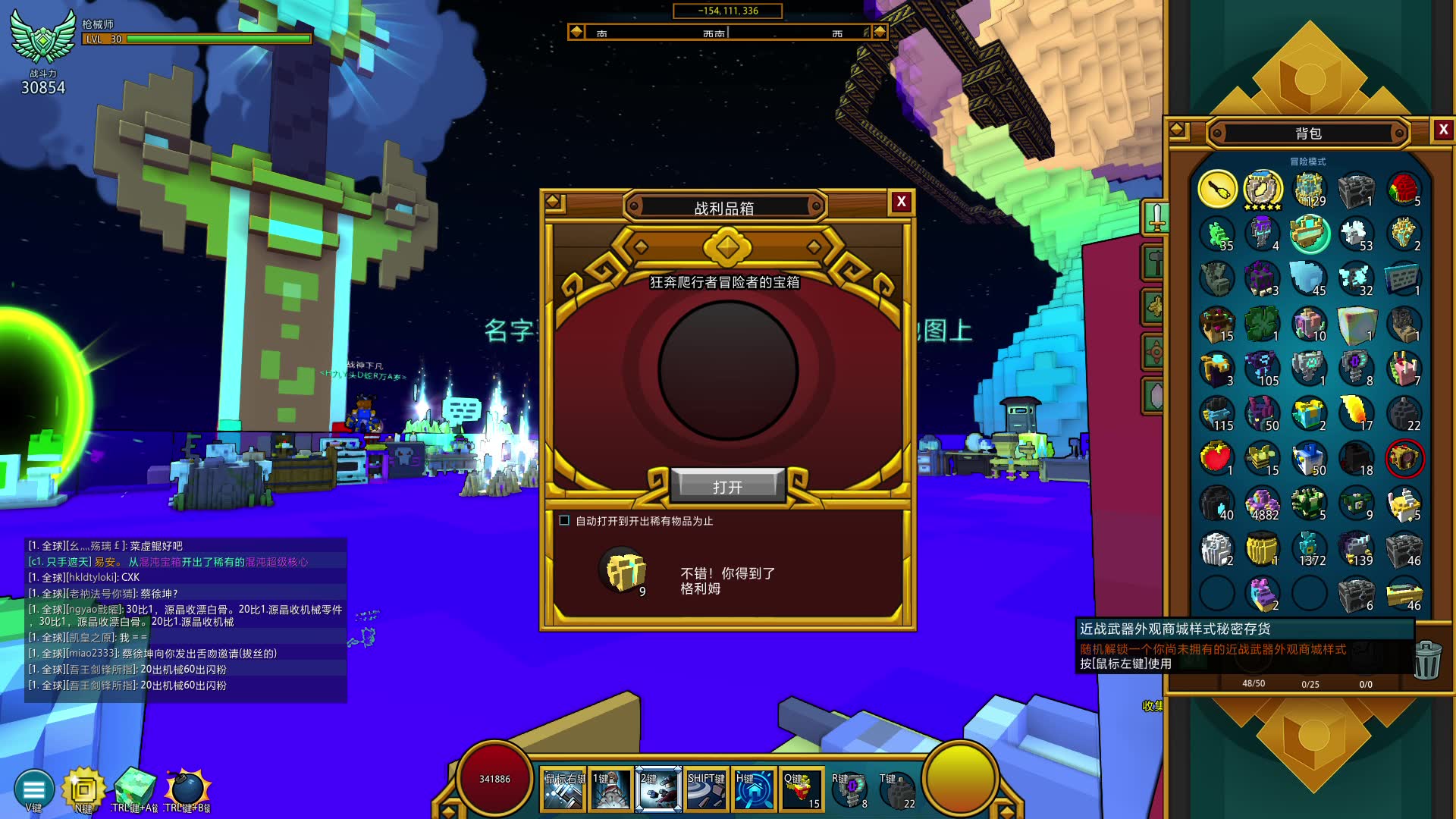Viewport: 1456px width, 819px height.
Task: Use the potion flask slot with 15 charges
Action: [802, 789]
